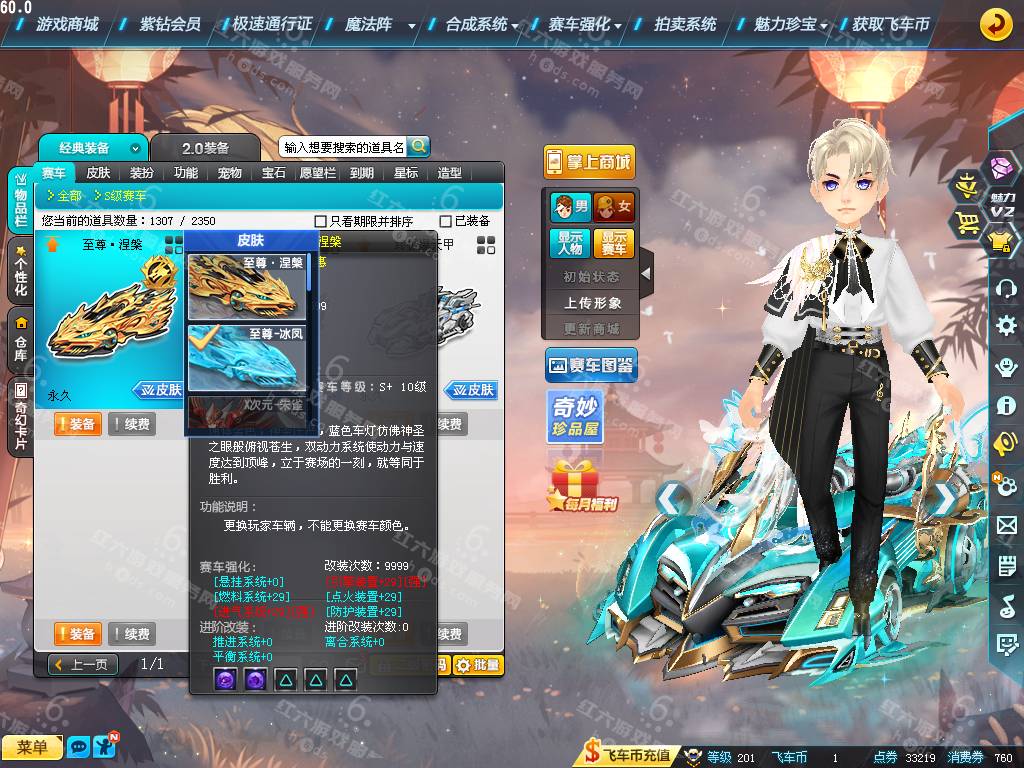1024x768 pixels.
Task: Choose the 至尊-冰凤 skin thumbnail
Action: point(247,357)
